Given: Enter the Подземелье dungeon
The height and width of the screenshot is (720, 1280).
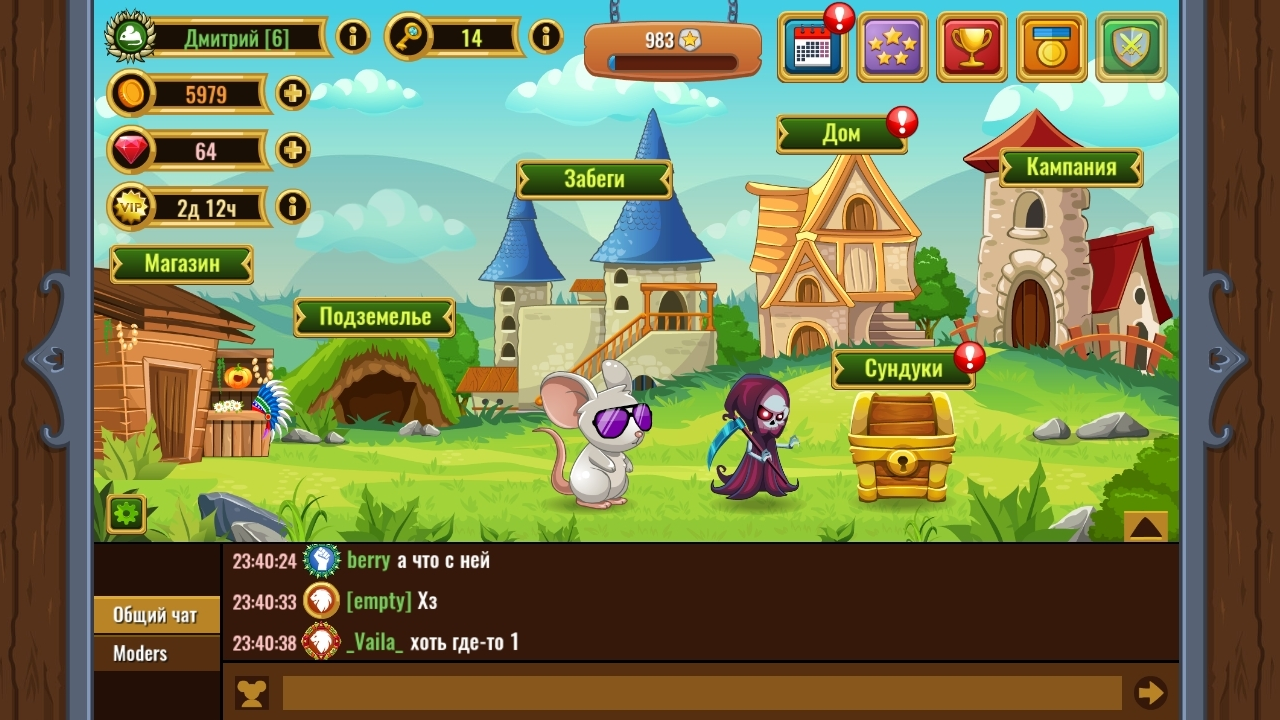Looking at the screenshot, I should click(x=374, y=317).
